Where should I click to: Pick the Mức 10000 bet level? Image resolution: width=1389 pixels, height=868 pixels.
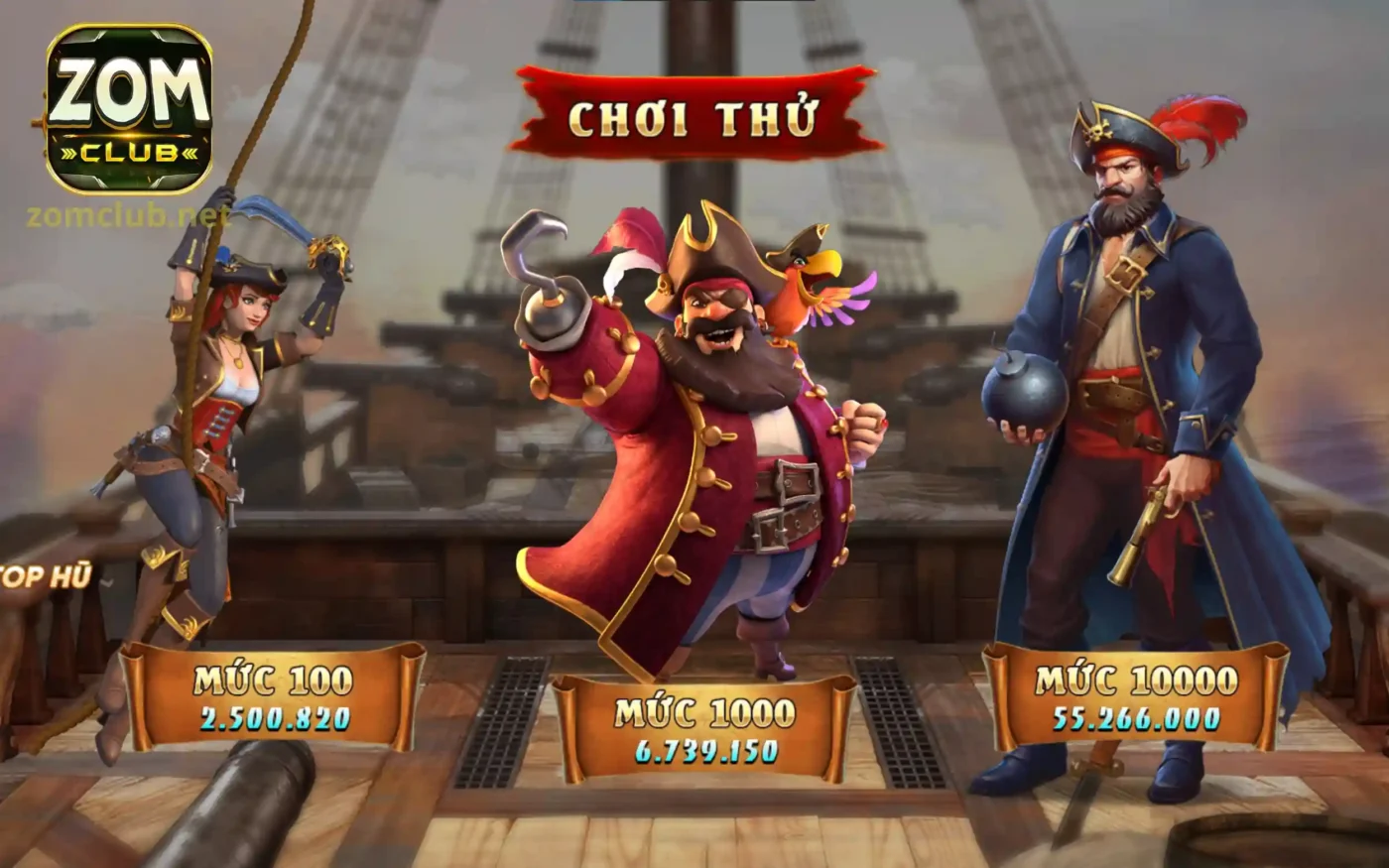[x=1136, y=697]
